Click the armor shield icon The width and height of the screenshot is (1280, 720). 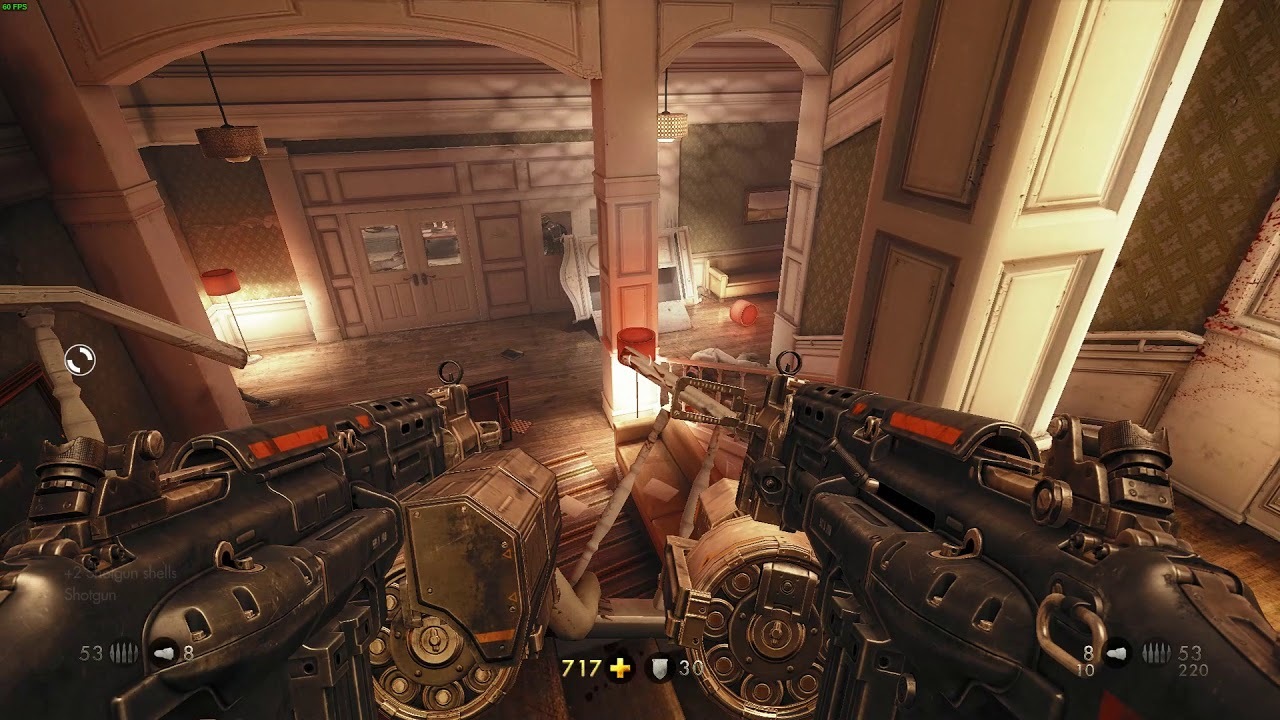click(x=658, y=669)
